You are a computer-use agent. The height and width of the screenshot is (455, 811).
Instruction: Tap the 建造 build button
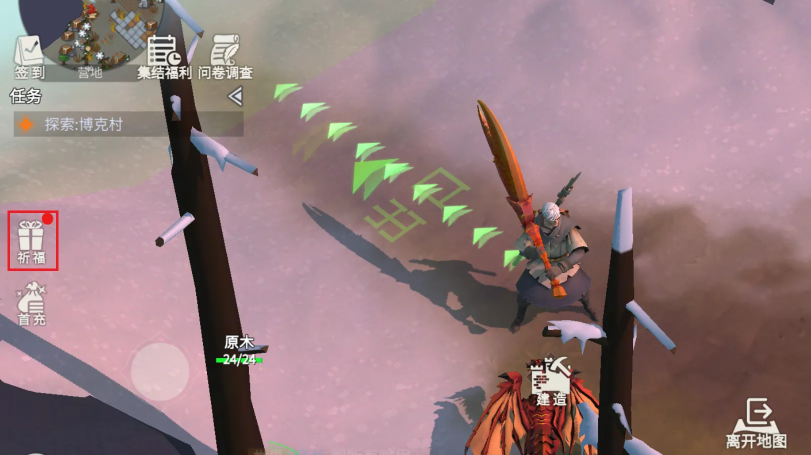point(551,383)
